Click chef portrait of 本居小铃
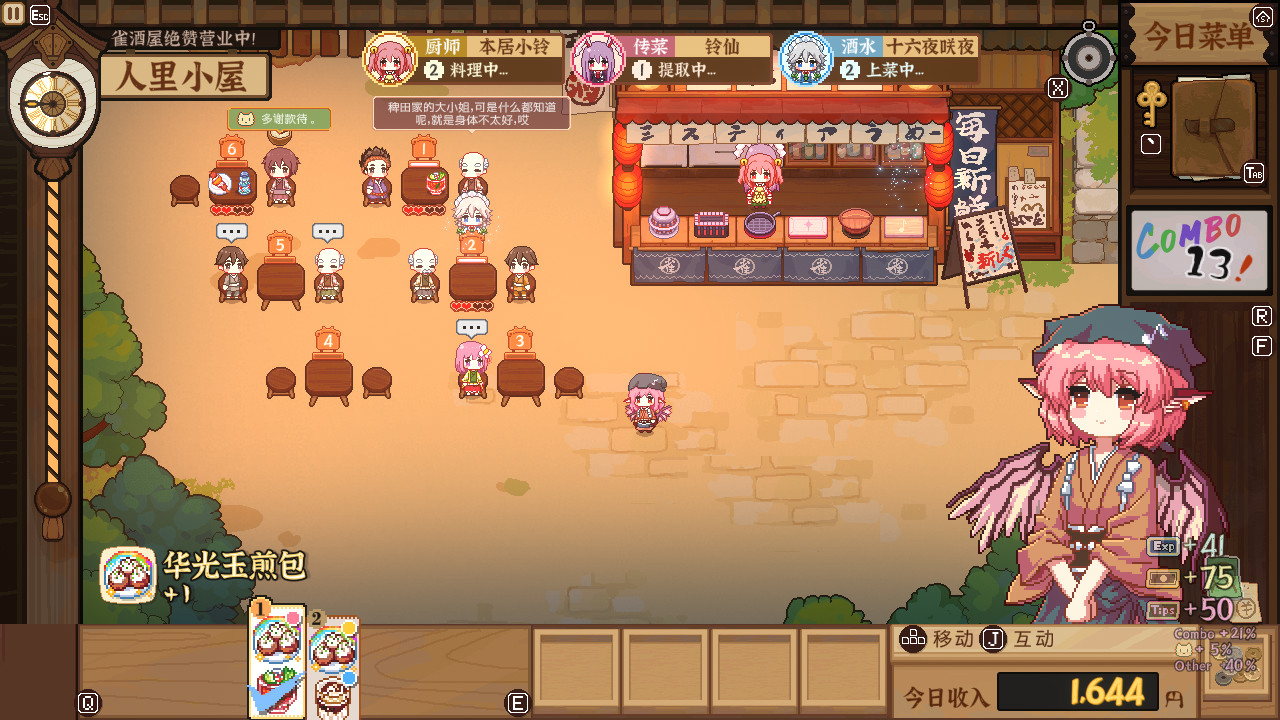Image resolution: width=1280 pixels, height=720 pixels. (x=391, y=60)
